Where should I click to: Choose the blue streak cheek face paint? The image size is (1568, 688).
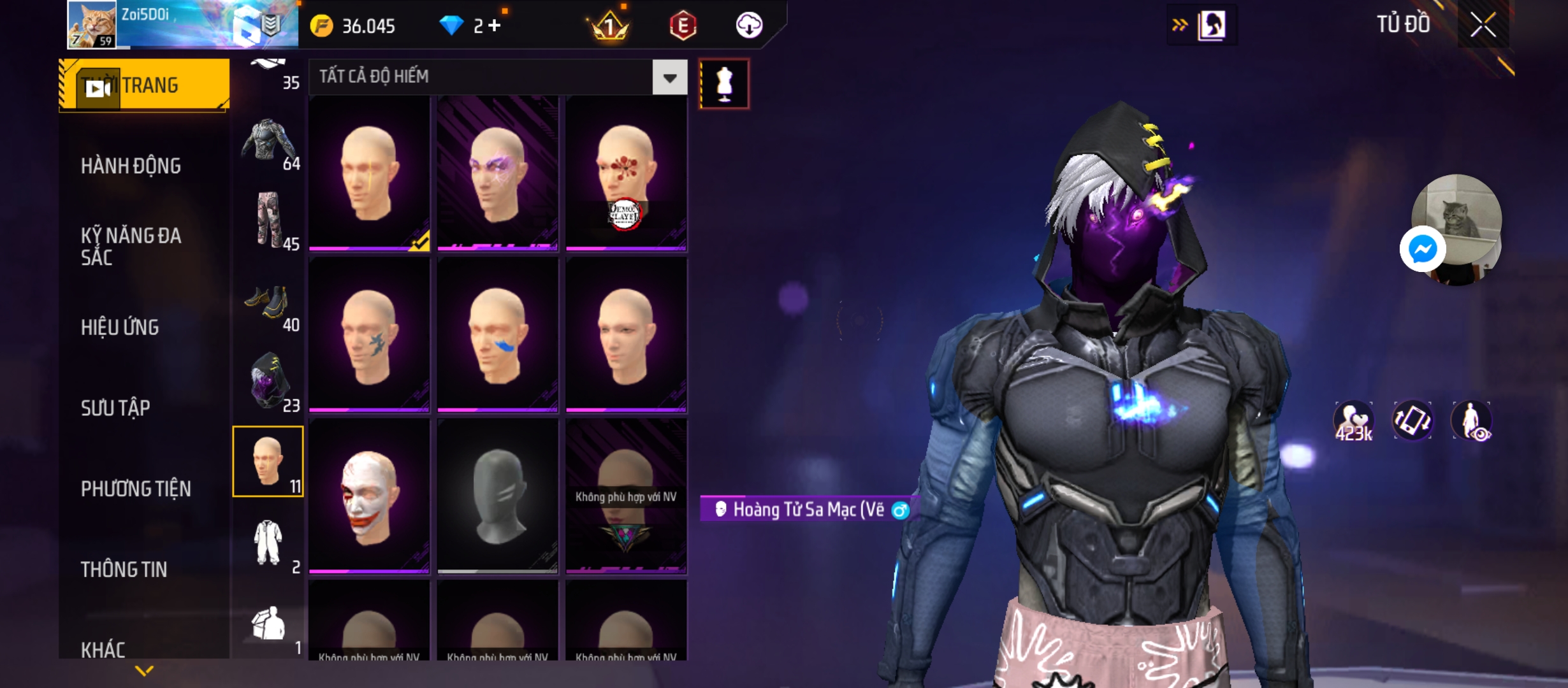(x=498, y=335)
